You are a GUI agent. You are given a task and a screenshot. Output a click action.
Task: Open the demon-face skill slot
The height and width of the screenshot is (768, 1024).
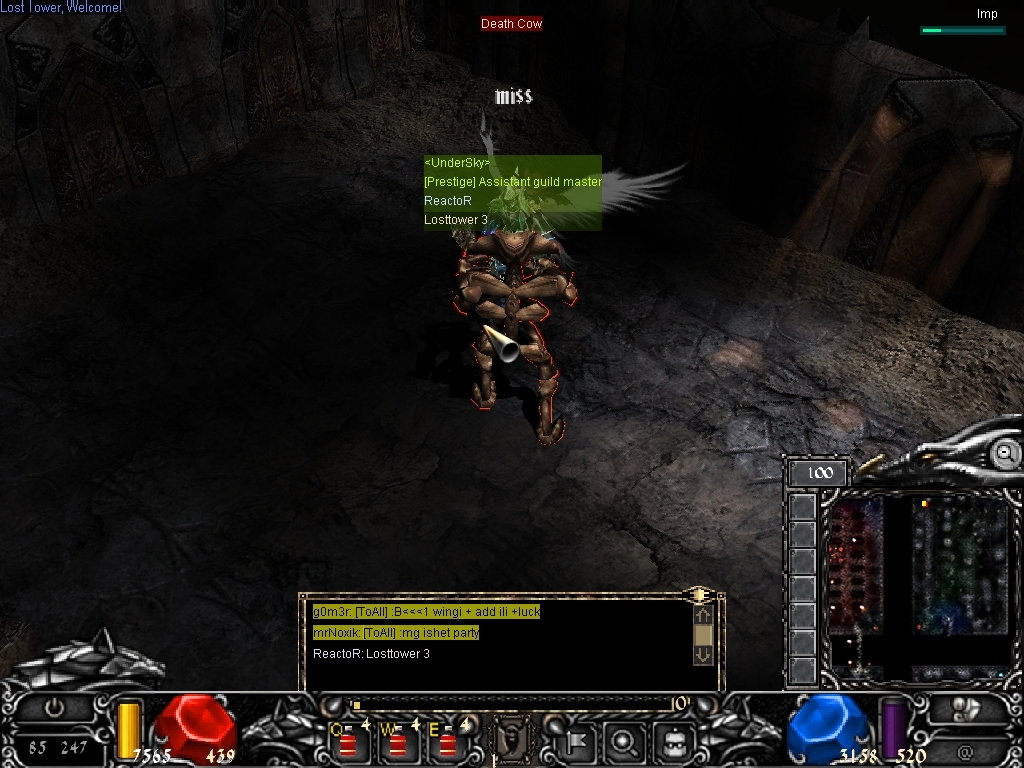click(x=513, y=741)
